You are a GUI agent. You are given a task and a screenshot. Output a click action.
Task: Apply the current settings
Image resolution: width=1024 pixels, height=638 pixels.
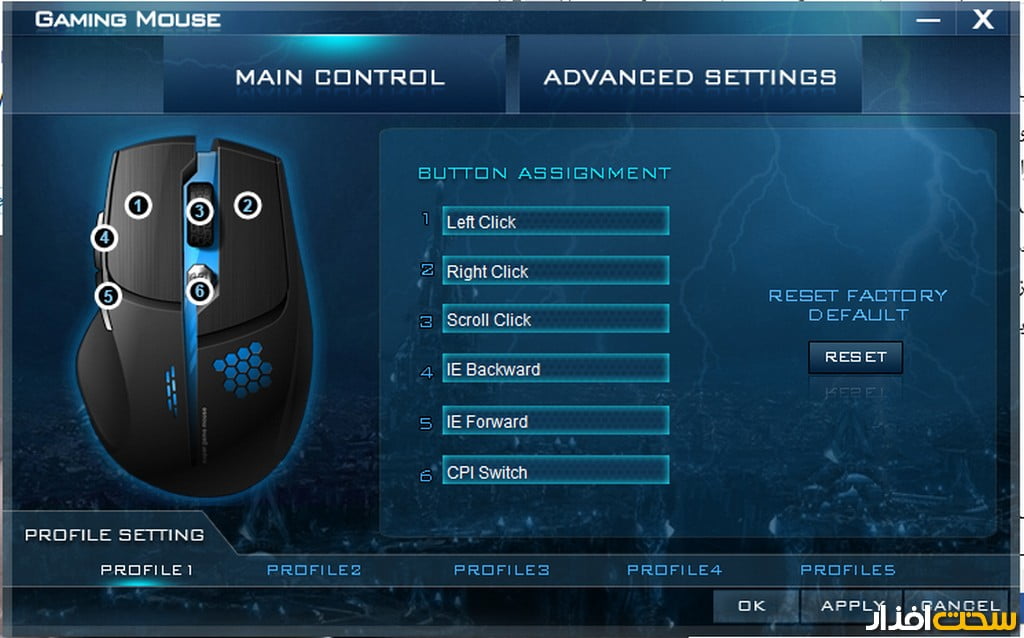coord(852,605)
